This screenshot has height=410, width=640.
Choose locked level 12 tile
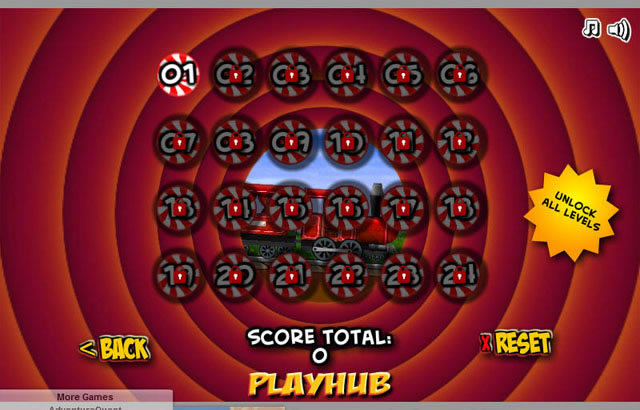point(458,142)
